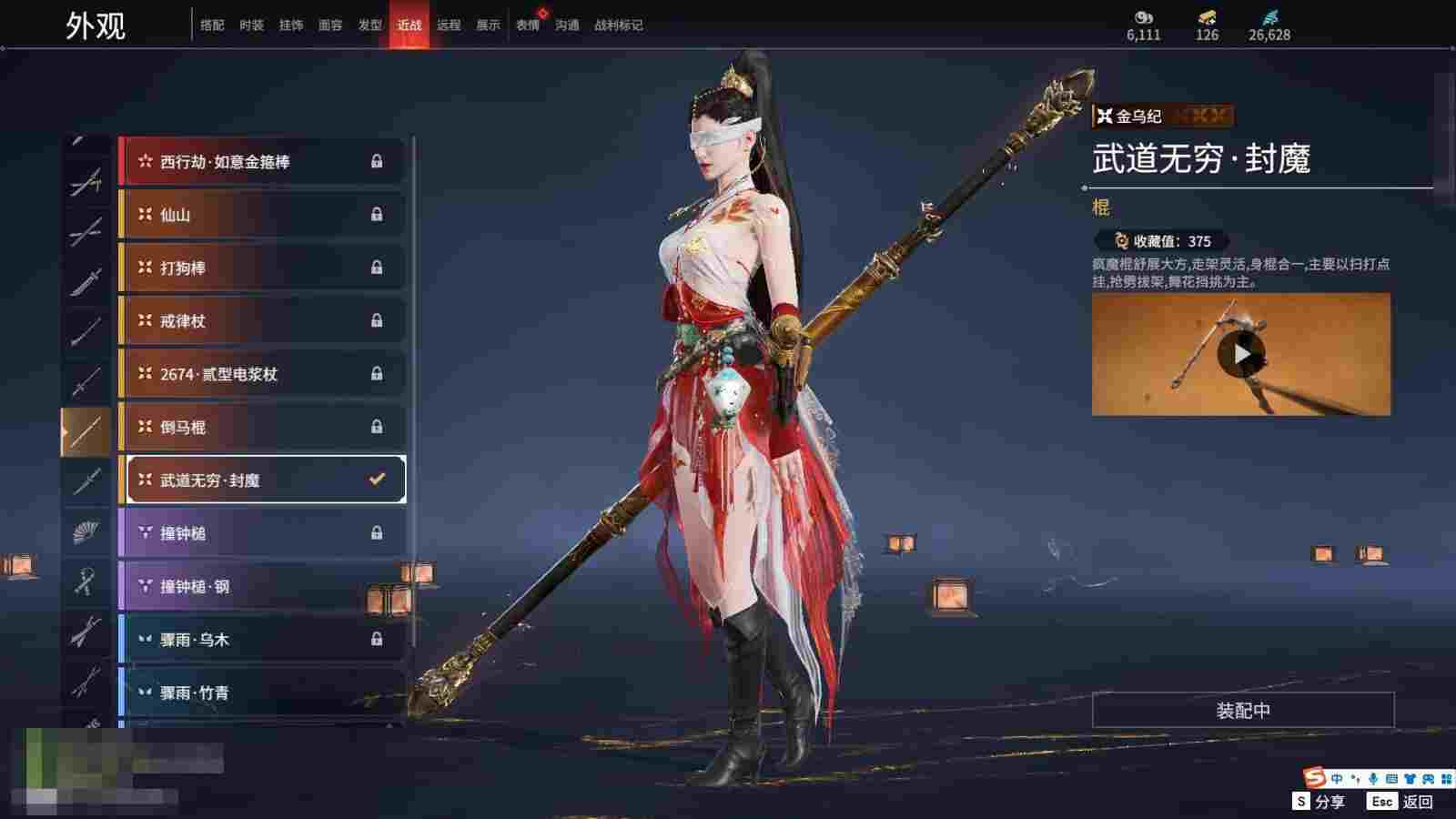Select the 骤雨·竹青 skin
1456x819 pixels.
[262, 693]
